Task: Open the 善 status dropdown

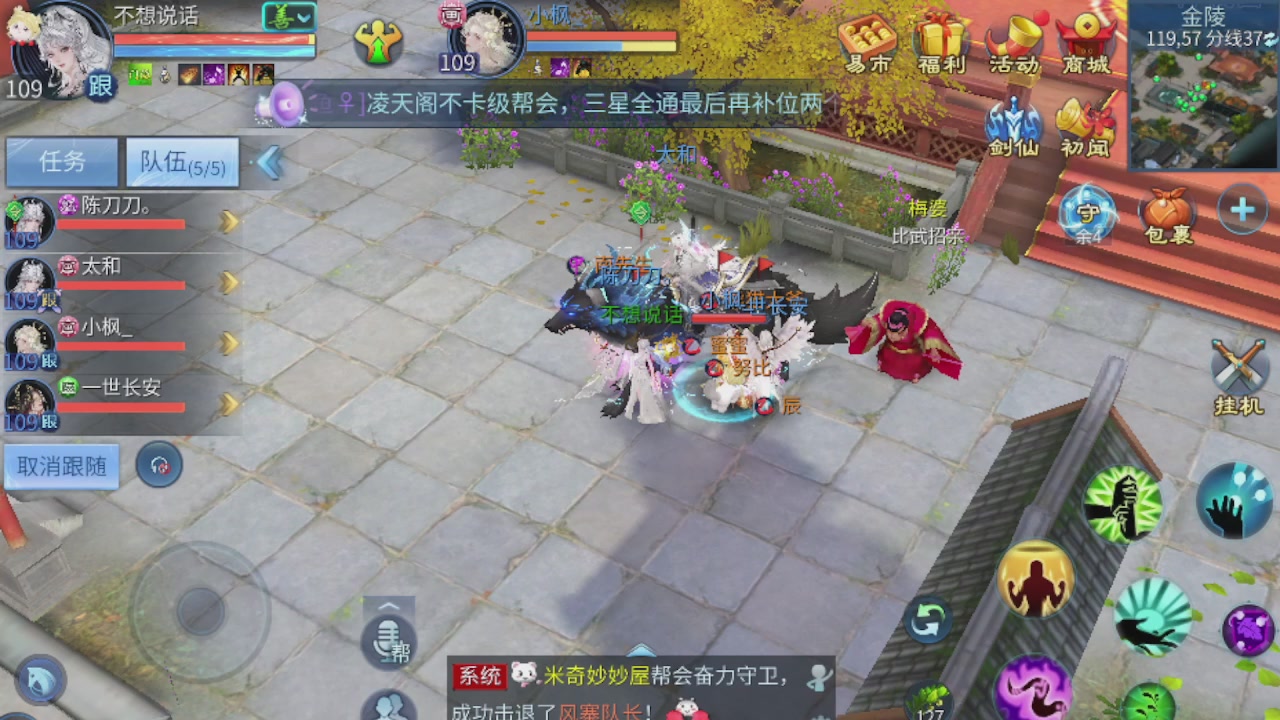Action: point(289,17)
